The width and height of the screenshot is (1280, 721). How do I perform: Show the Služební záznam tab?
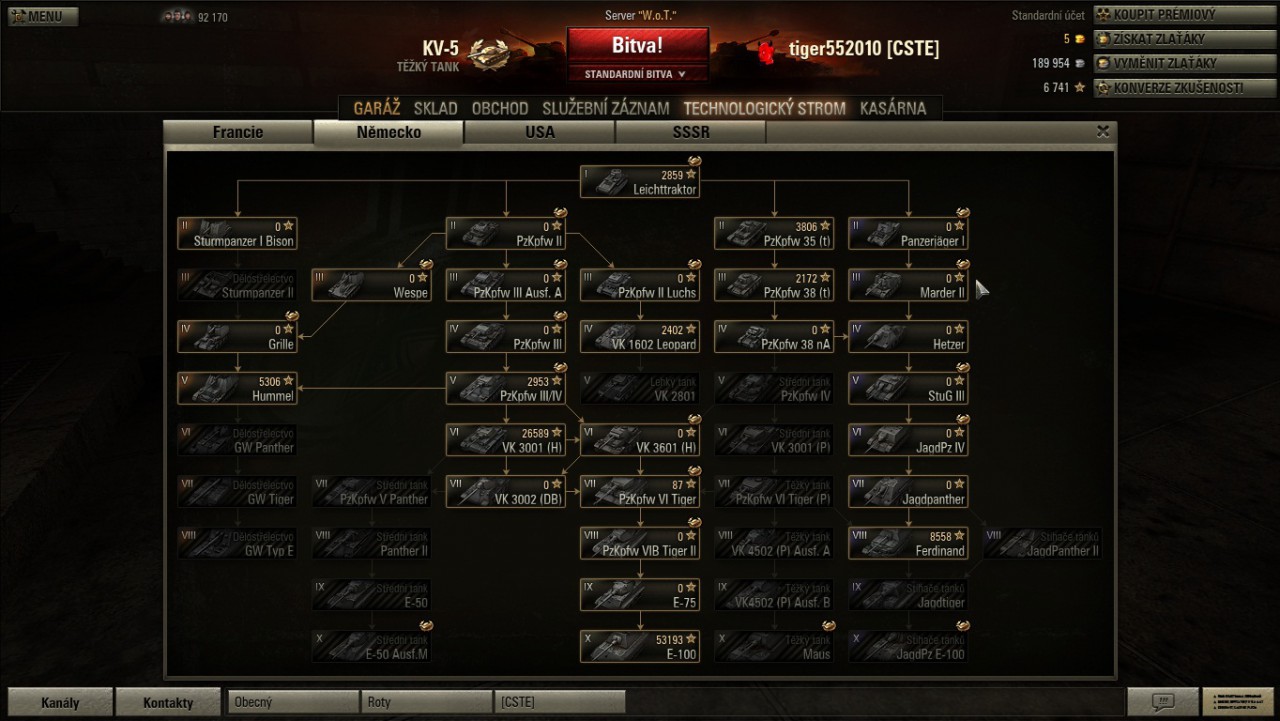(x=606, y=108)
